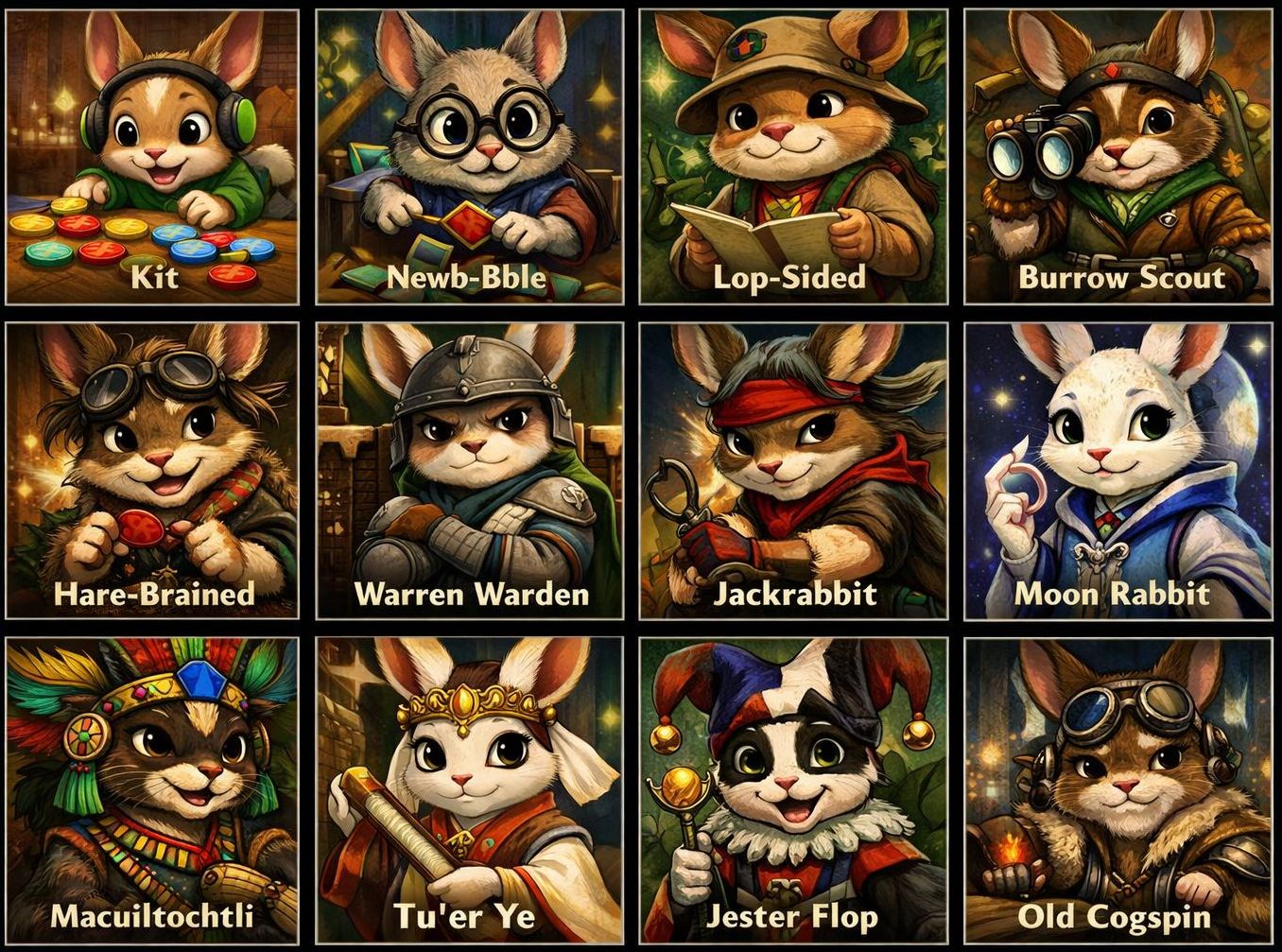
Task: Choose the Newb-Bble character tile
Action: tap(470, 157)
